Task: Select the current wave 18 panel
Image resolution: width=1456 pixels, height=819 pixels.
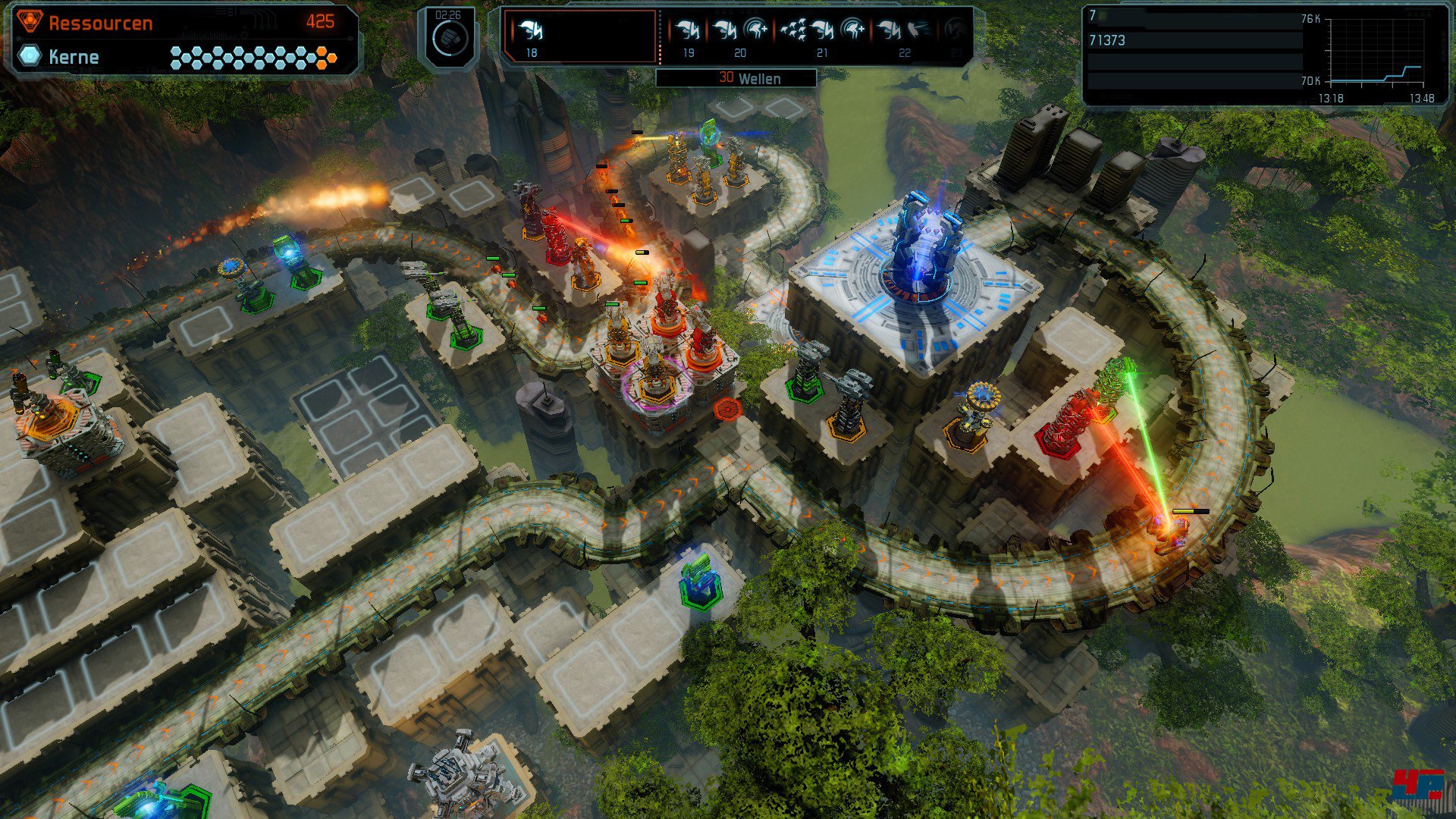Action: [579, 36]
